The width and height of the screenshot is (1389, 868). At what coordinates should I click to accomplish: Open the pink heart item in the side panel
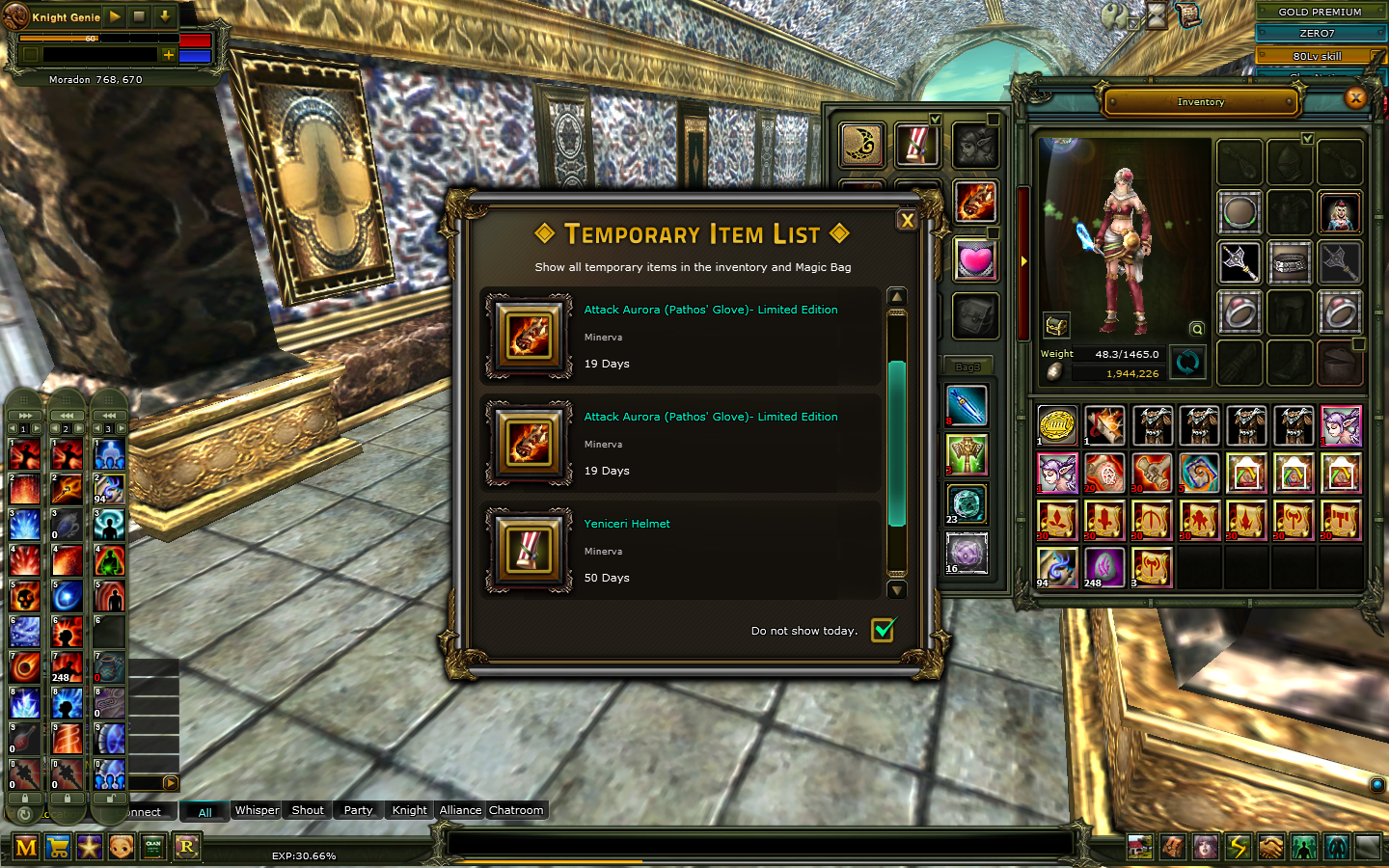tap(976, 258)
